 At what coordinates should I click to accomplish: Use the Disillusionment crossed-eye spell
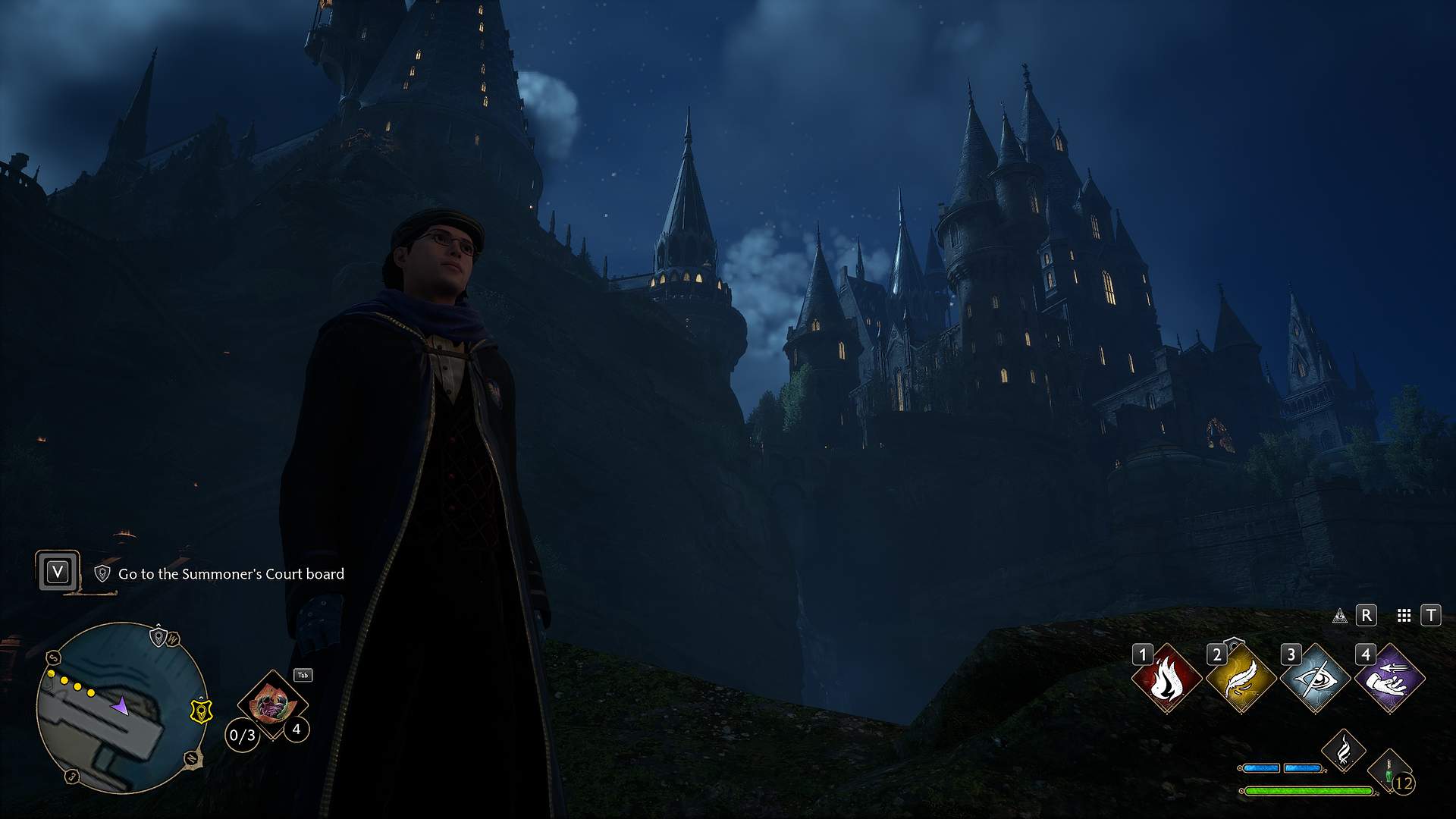pyautogui.click(x=1316, y=679)
